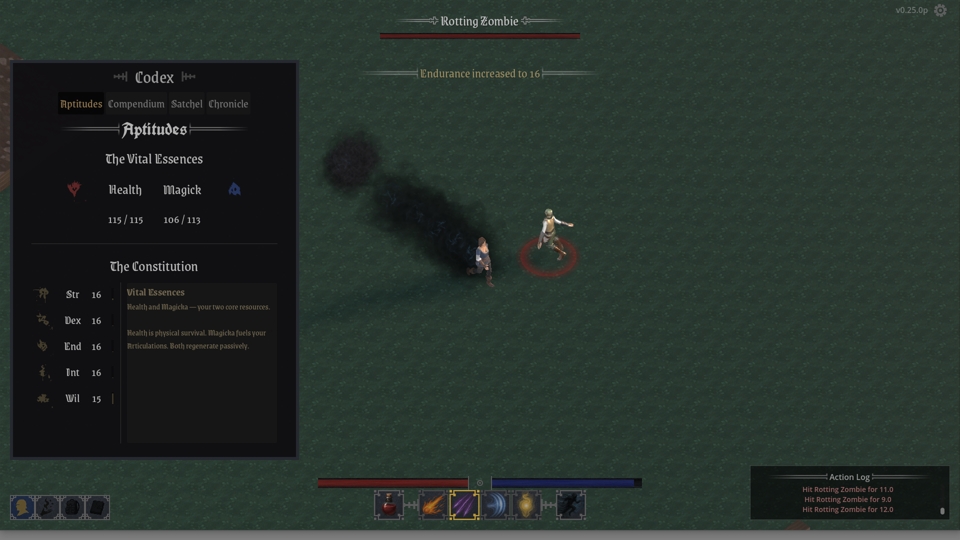This screenshot has width=960, height=540.
Task: Show the Chronicle tab
Action: (228, 104)
